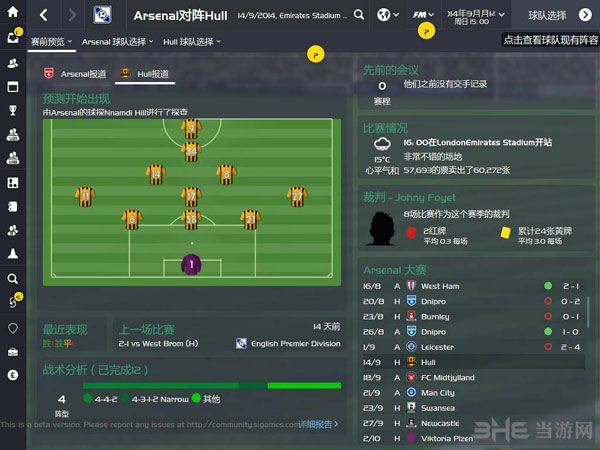Open the Hull 球队选择 dropdown
The width and height of the screenshot is (600, 450).
(194, 42)
